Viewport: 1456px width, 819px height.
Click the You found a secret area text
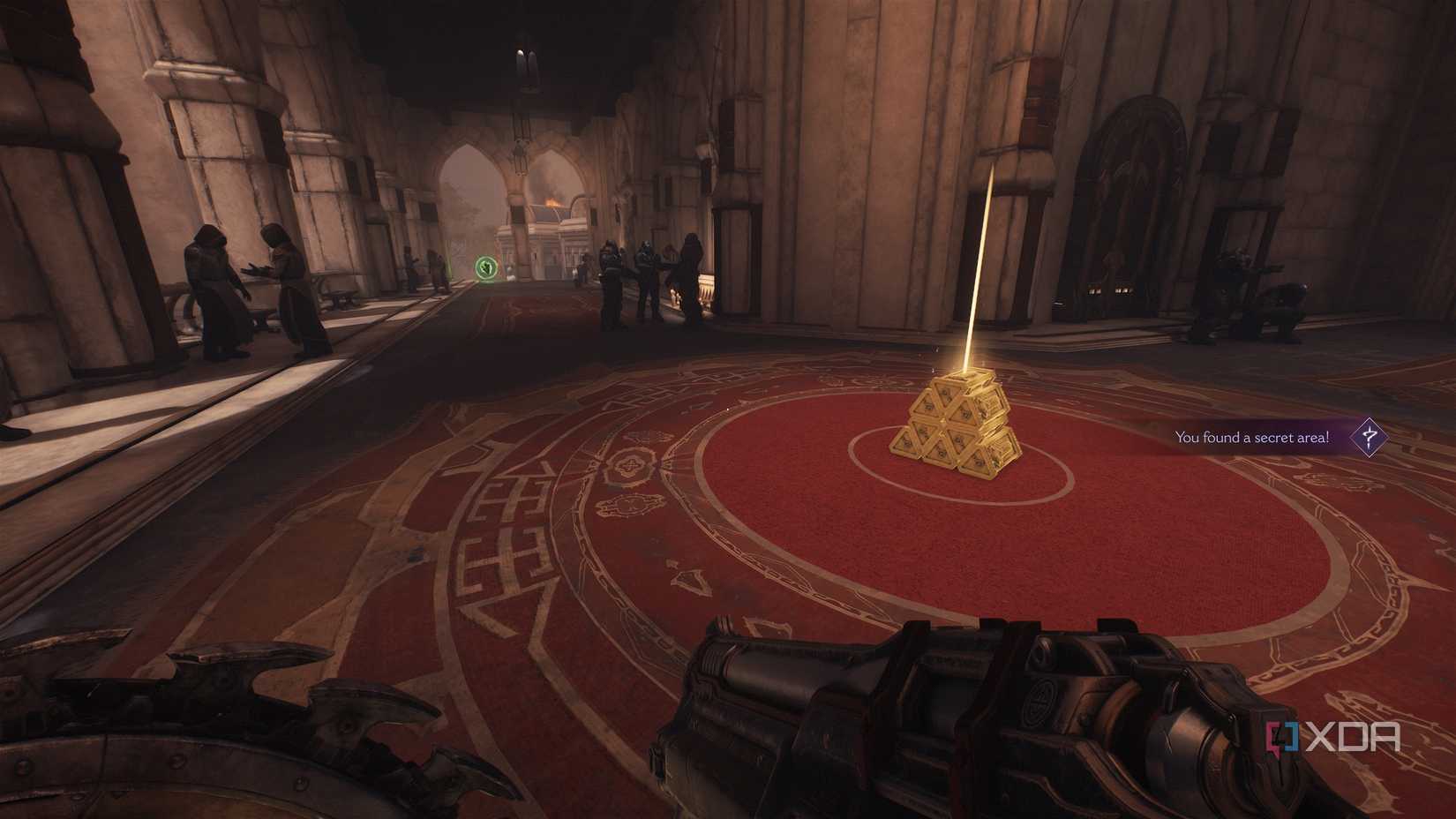click(x=1253, y=436)
